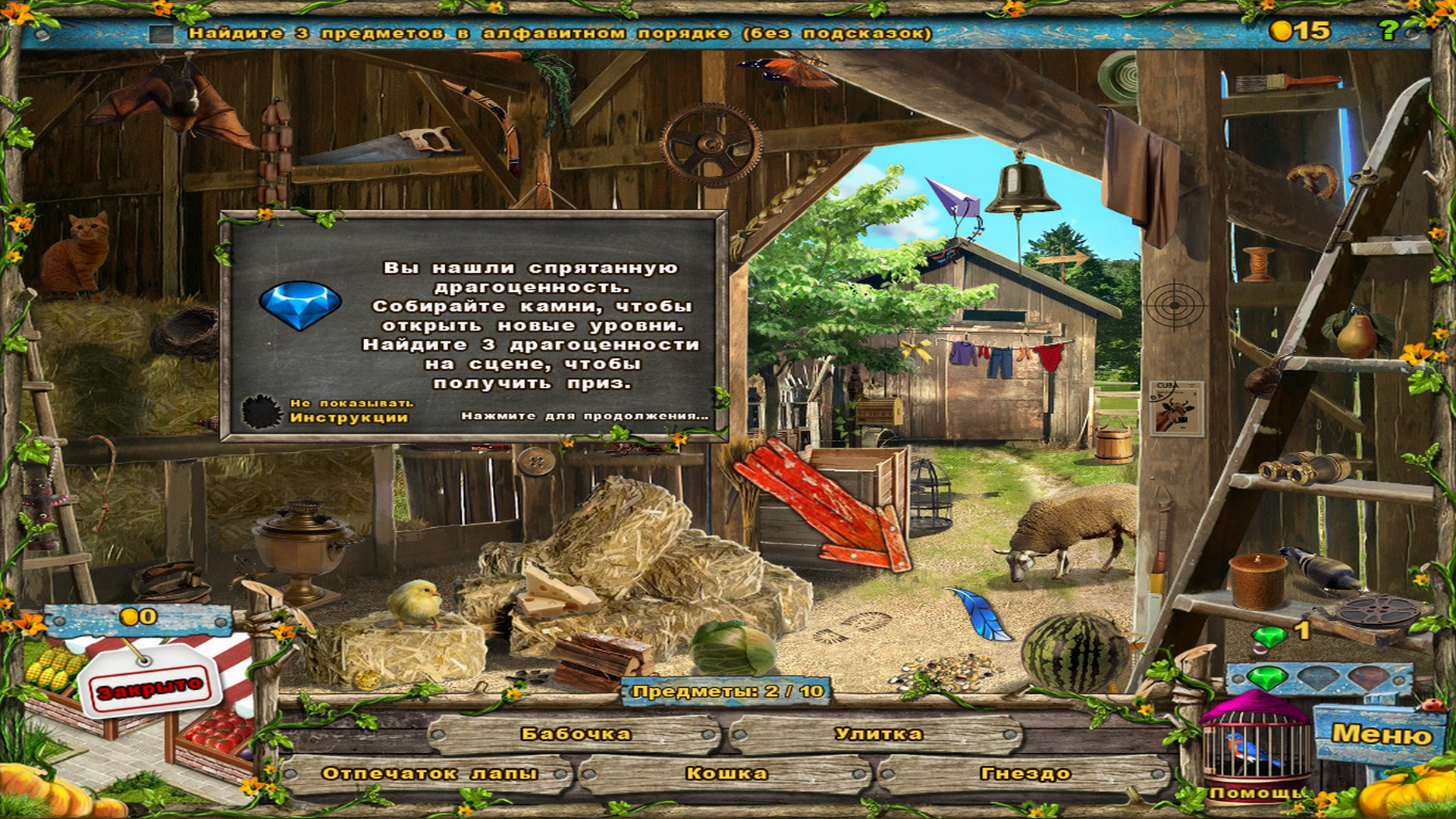
Task: Click the green question mark help icon
Action: tap(1388, 30)
